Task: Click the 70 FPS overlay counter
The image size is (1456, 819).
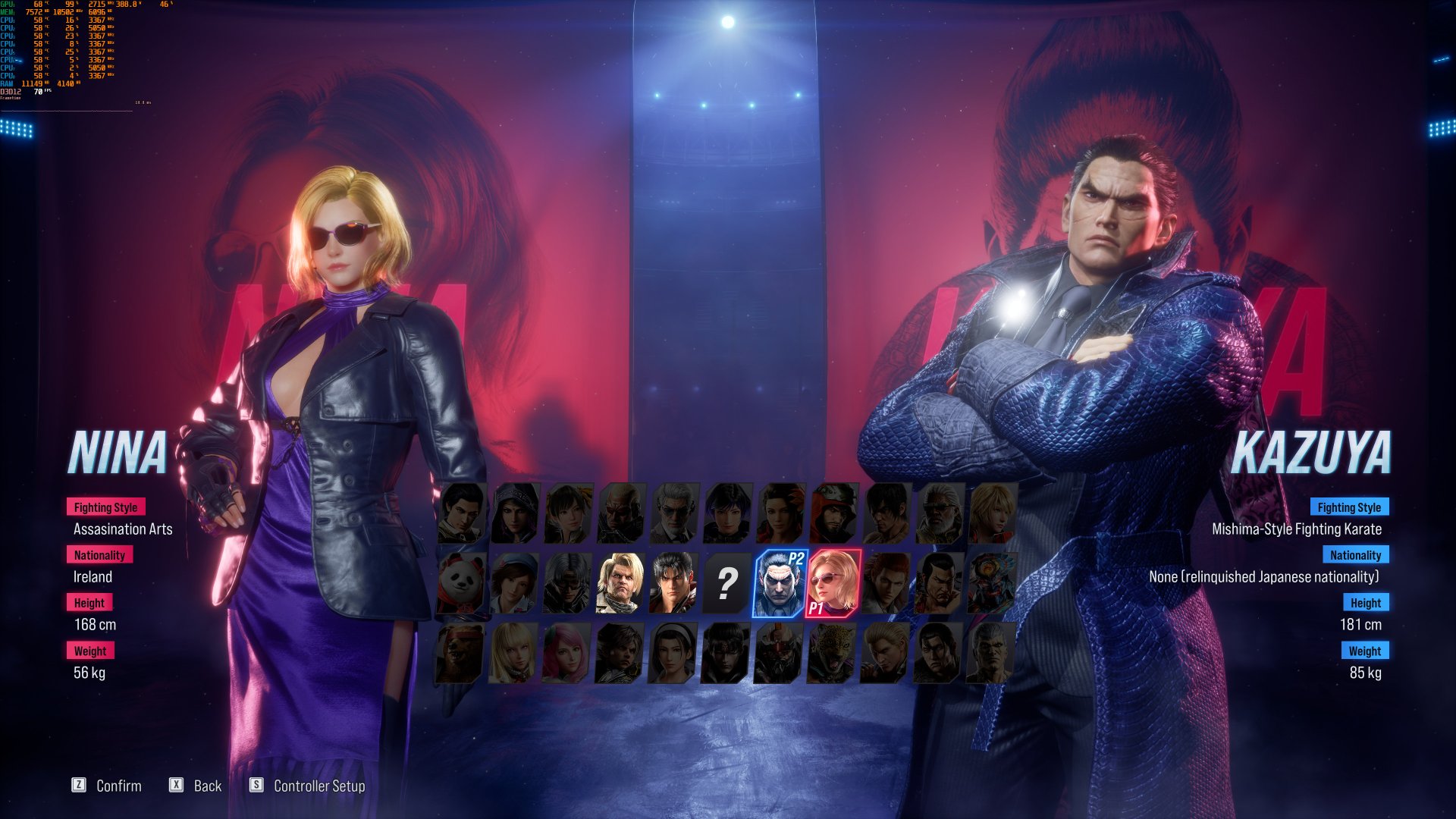Action: 42,91
